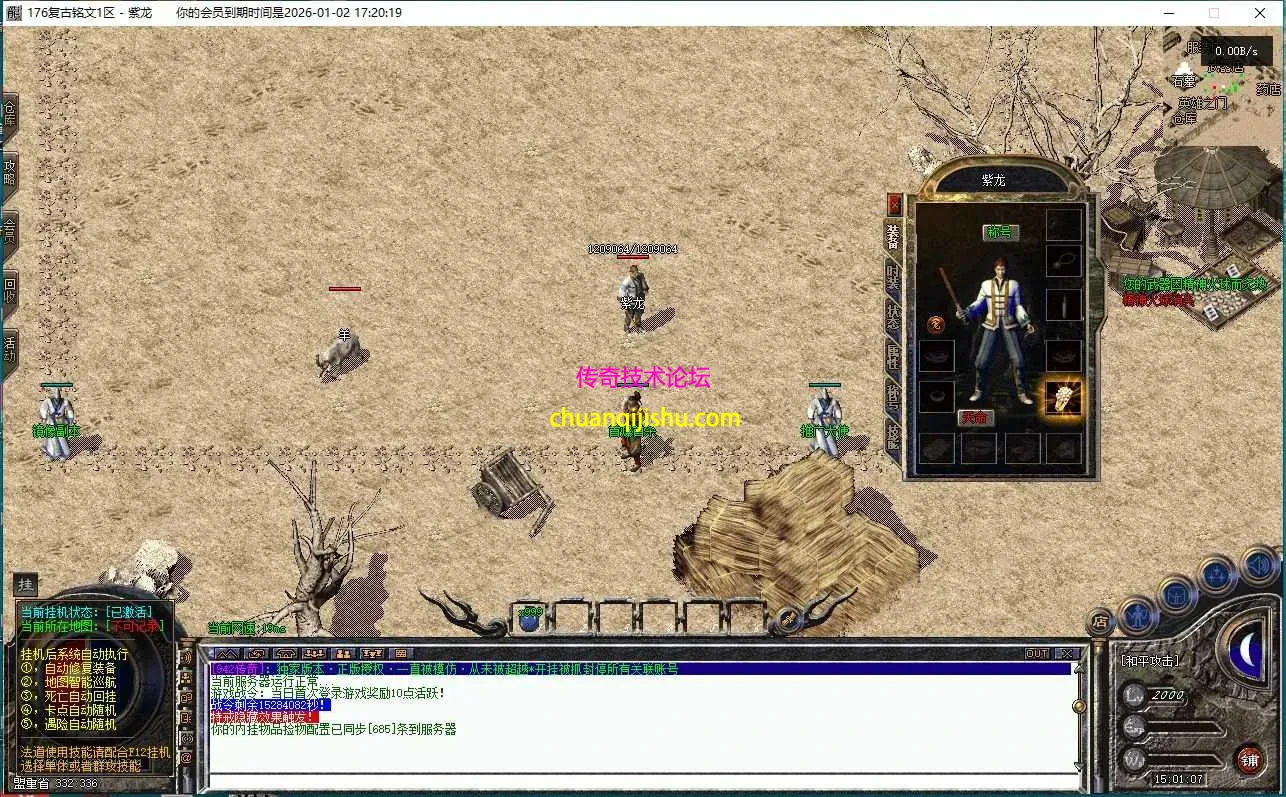Switch to the 属性 attributes tab
The width and height of the screenshot is (1286, 797).
click(x=892, y=357)
